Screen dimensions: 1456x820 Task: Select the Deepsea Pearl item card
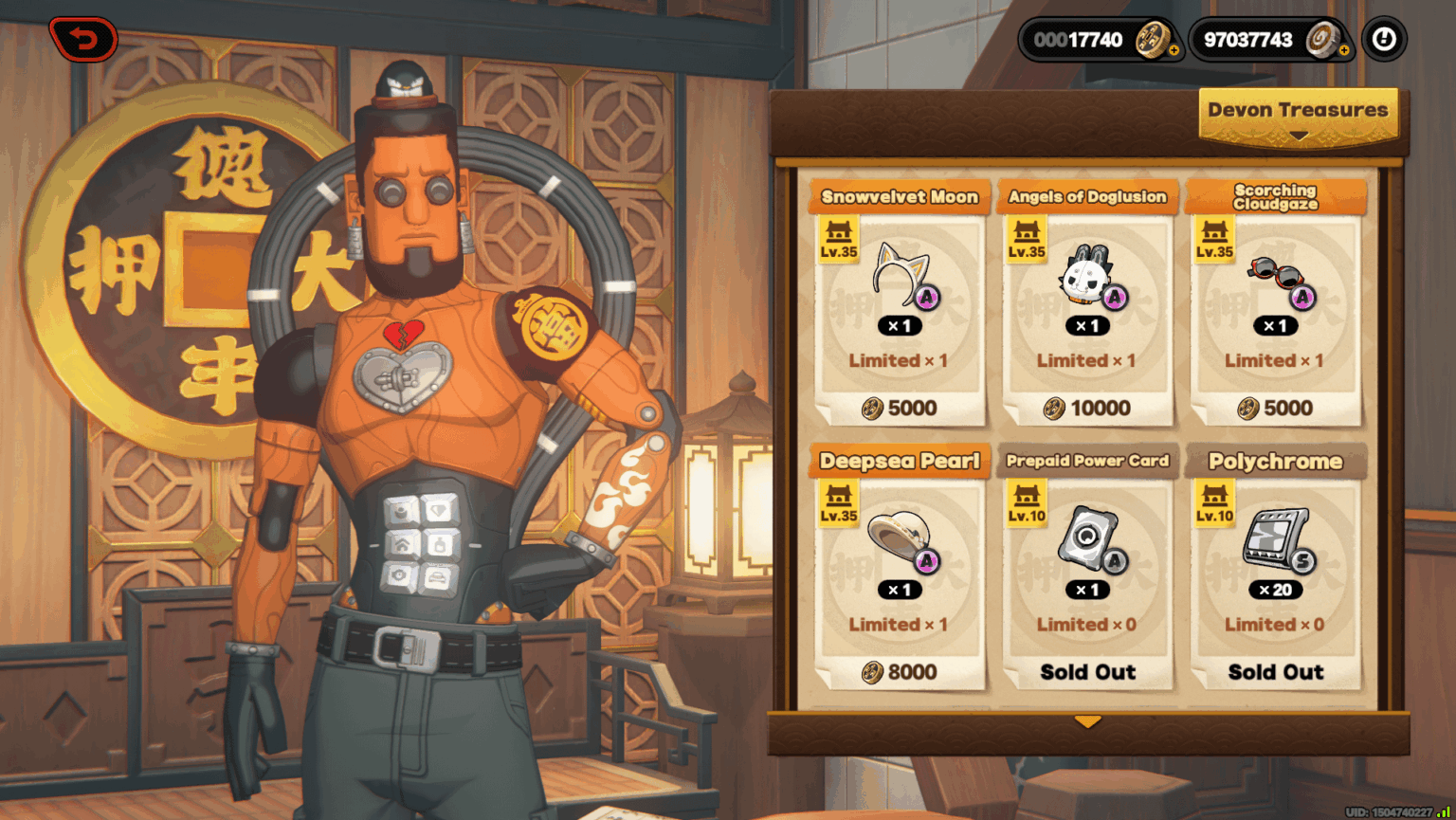click(x=899, y=567)
